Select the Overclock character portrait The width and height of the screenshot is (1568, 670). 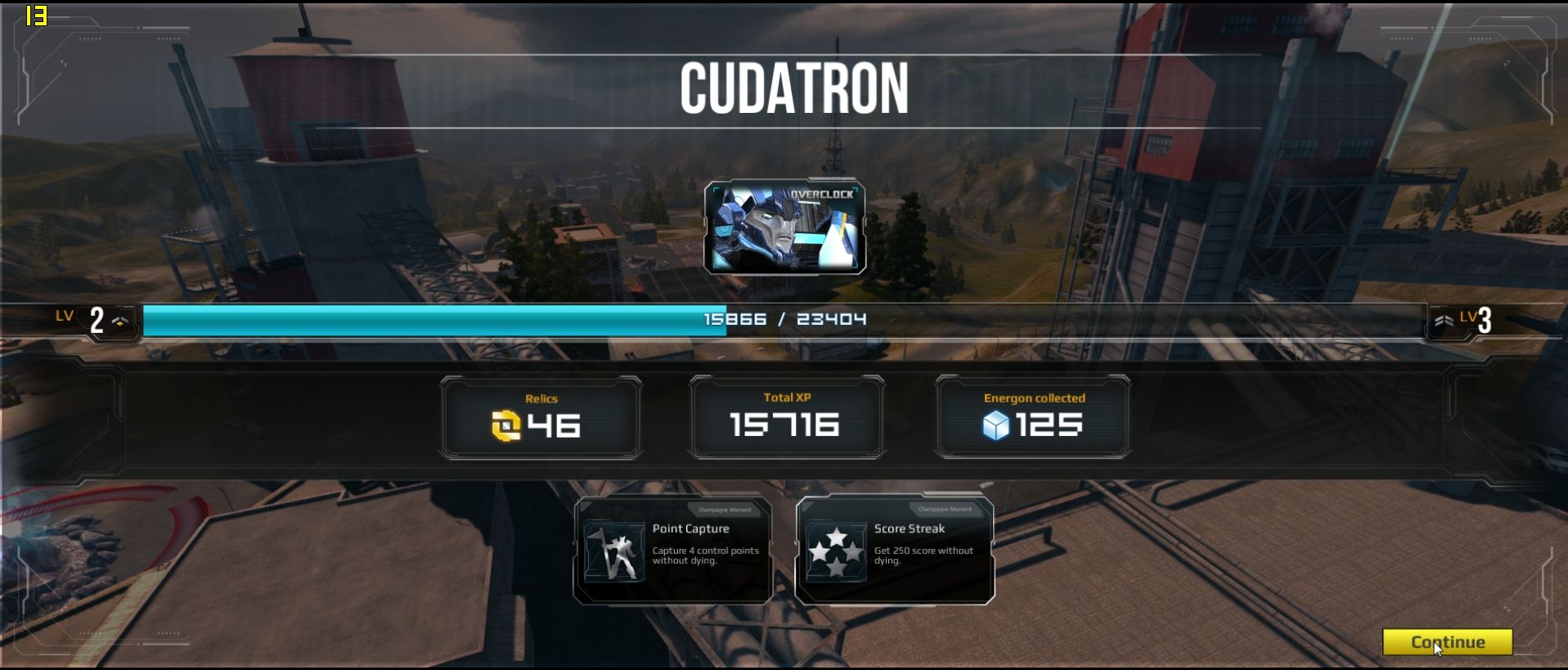click(x=785, y=227)
